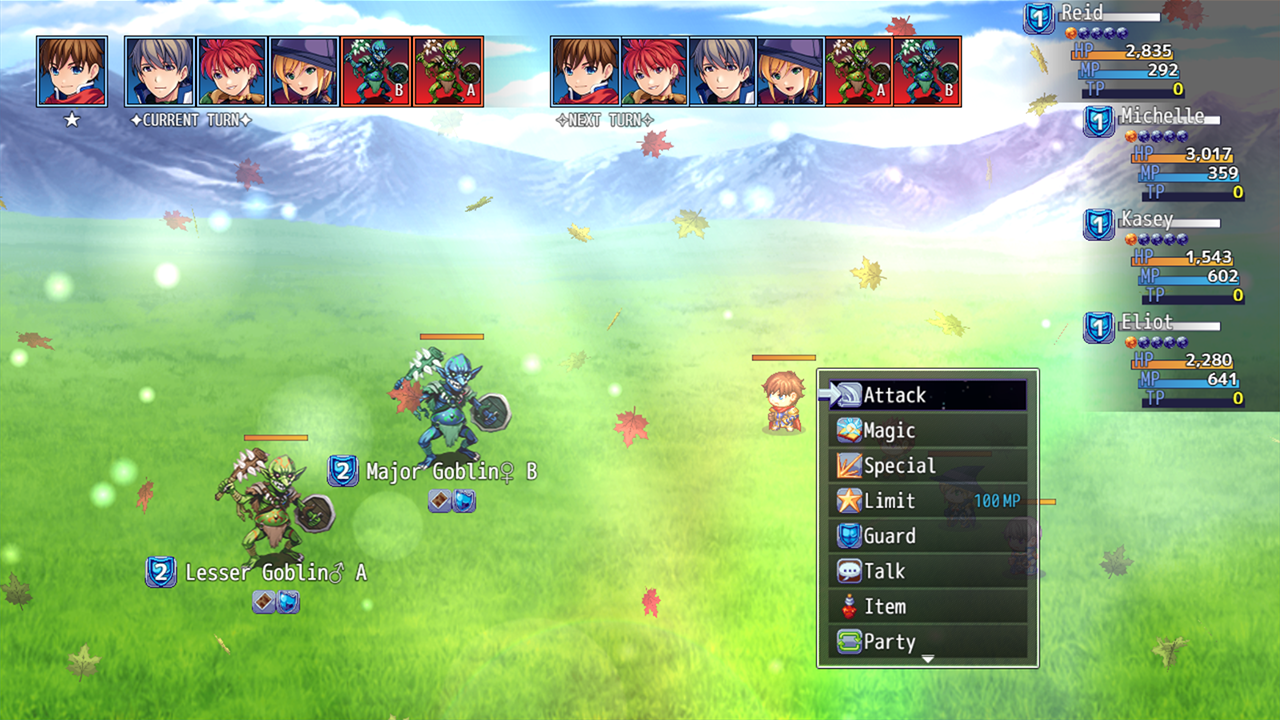The image size is (1280, 720).
Task: Target Lesser Goblin A by its name label
Action: pos(275,573)
